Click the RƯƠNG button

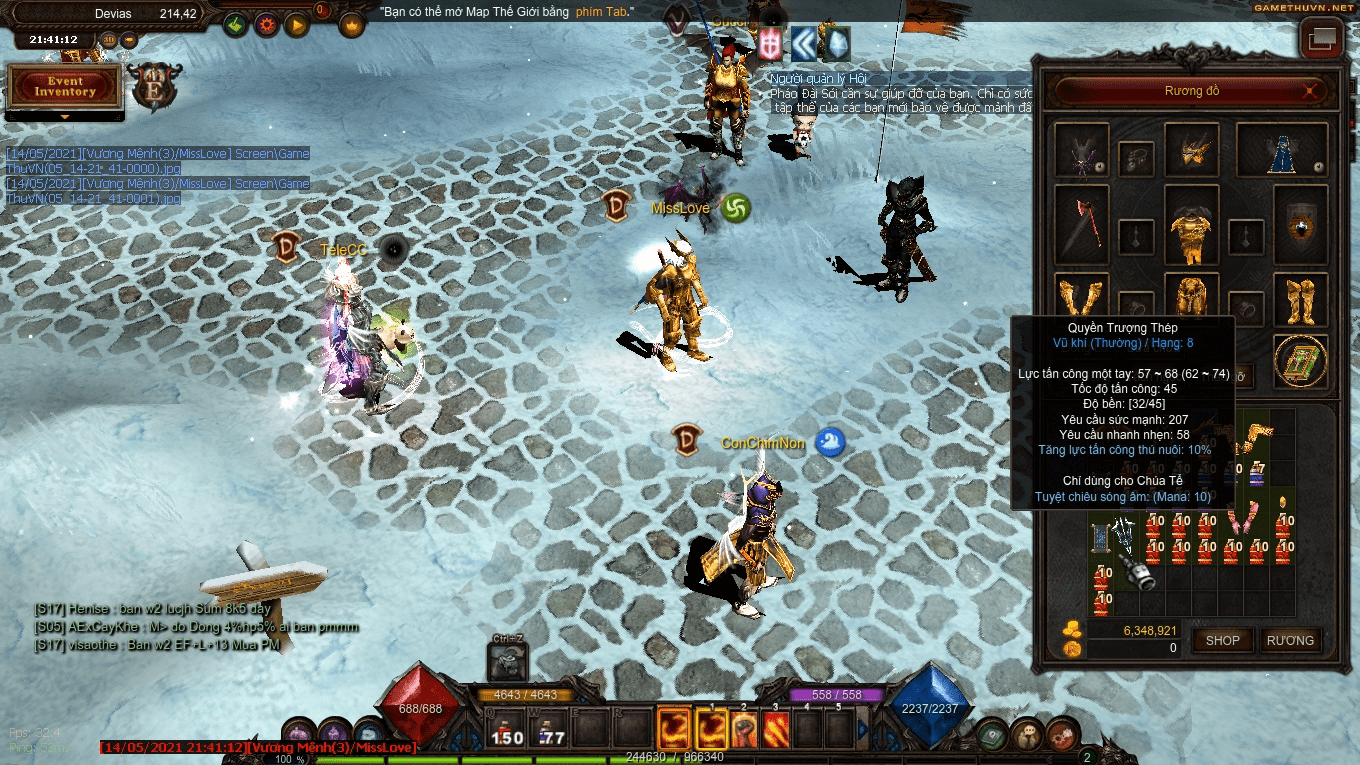pyautogui.click(x=1290, y=641)
